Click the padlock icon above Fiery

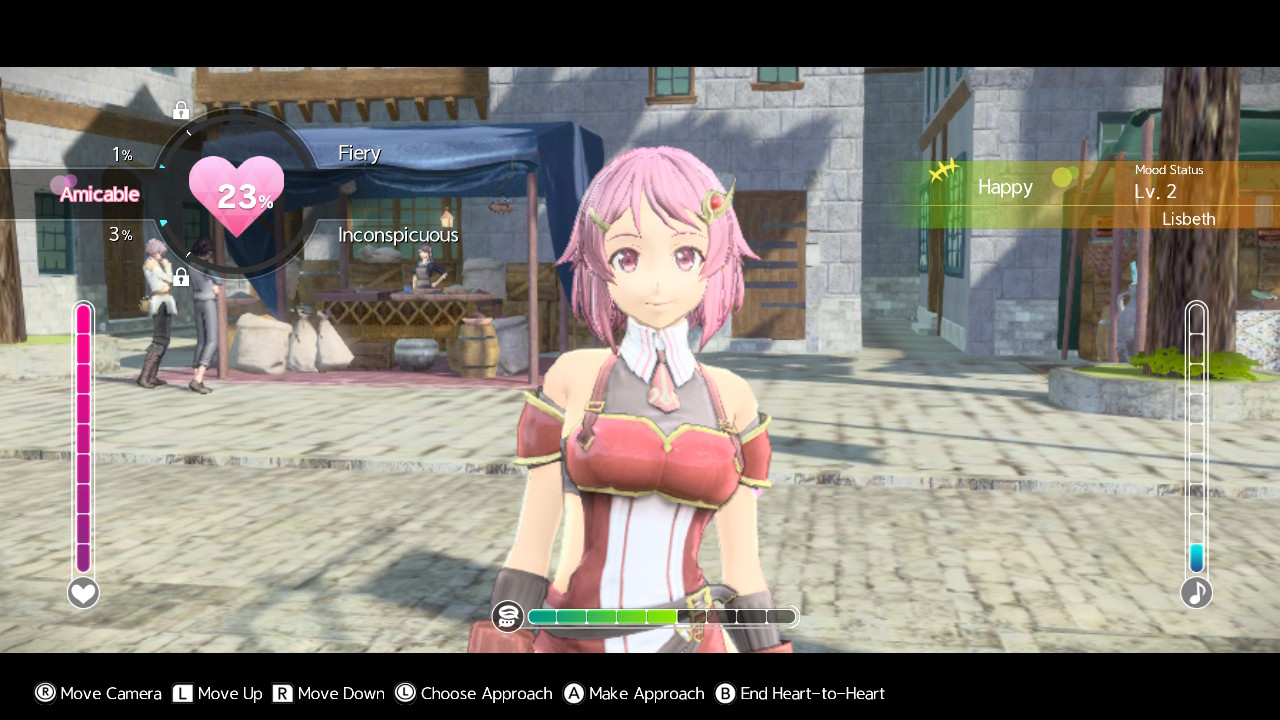coord(181,110)
